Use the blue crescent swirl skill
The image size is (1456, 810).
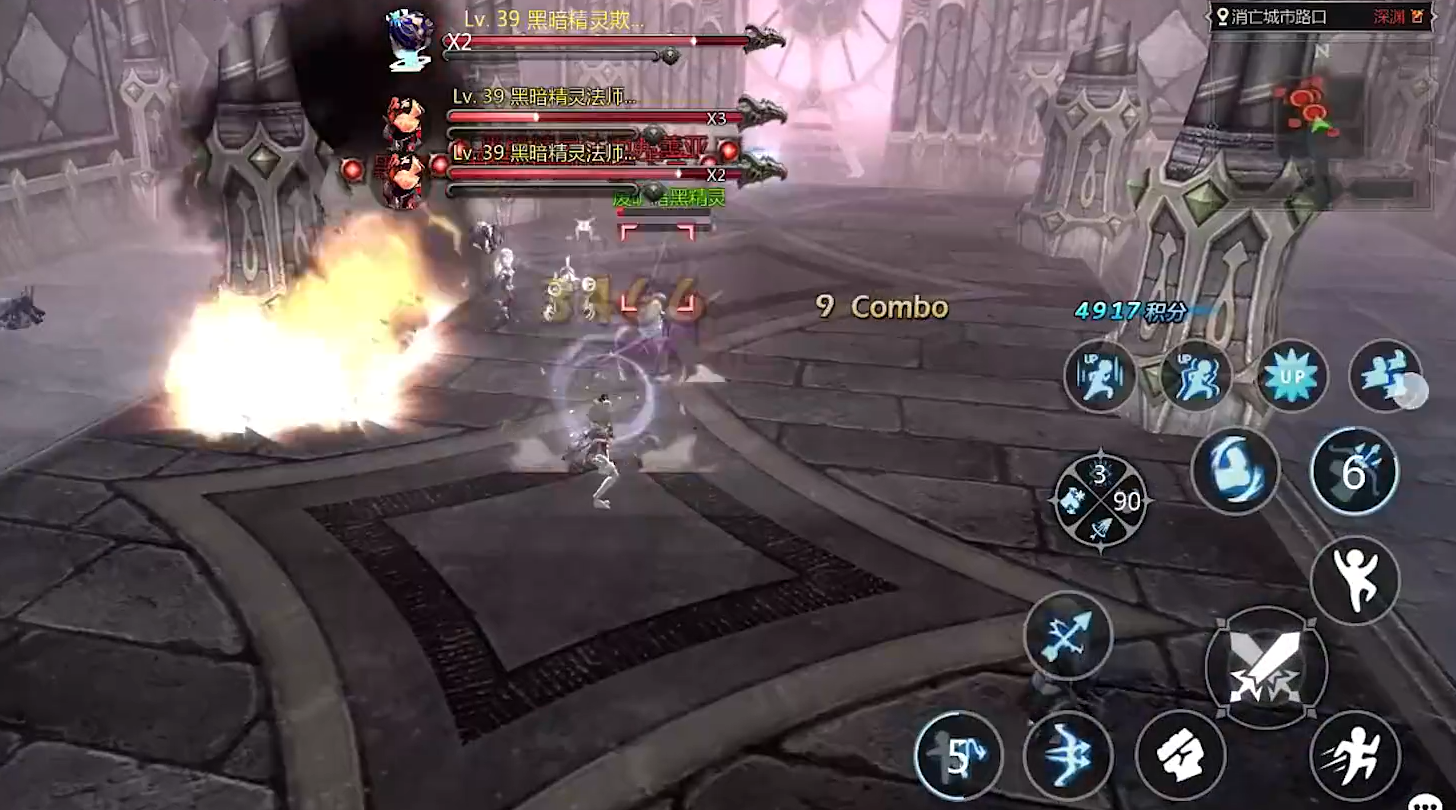(1235, 470)
